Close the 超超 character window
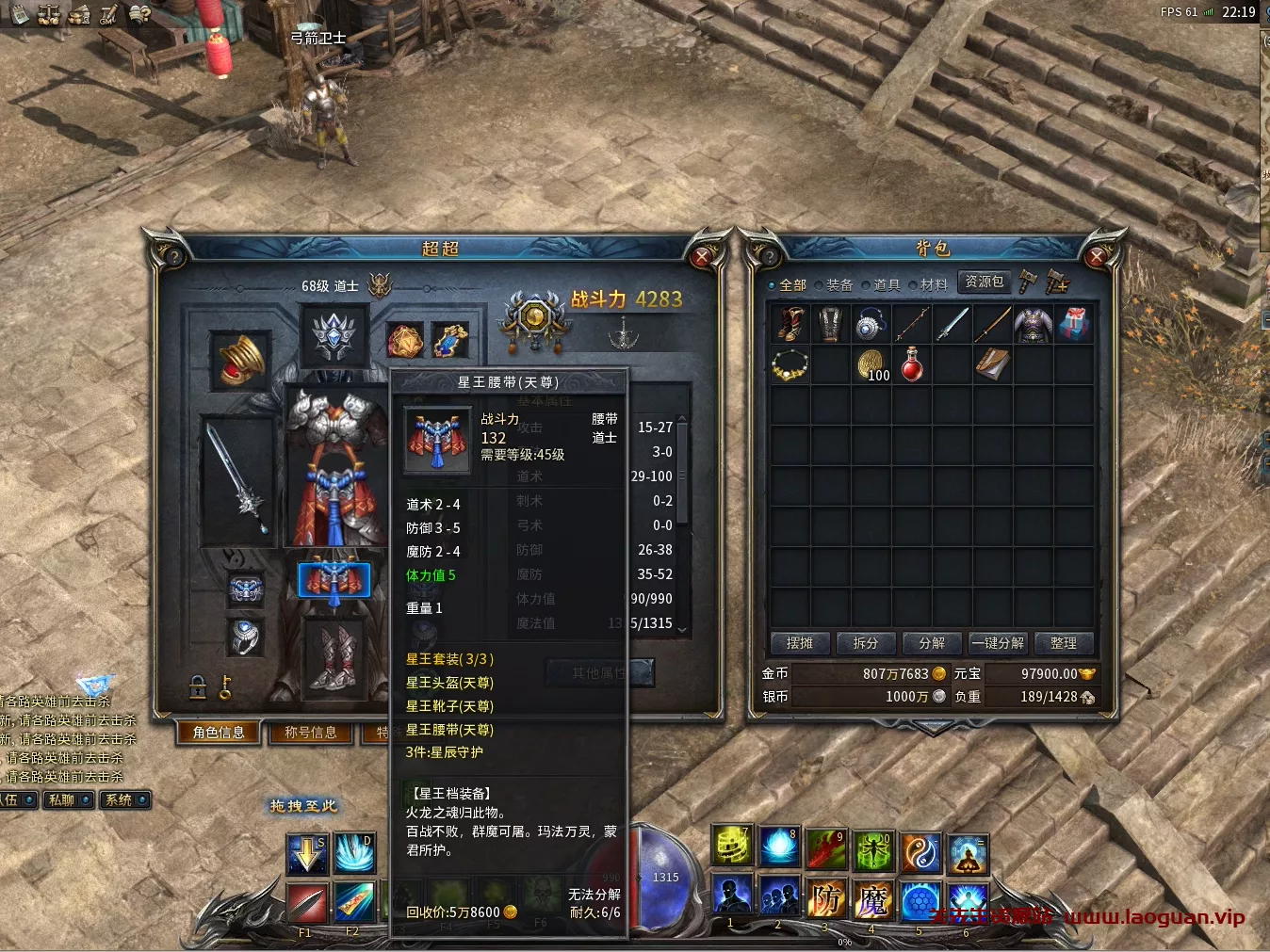Viewport: 1270px width, 952px height. 702,256
